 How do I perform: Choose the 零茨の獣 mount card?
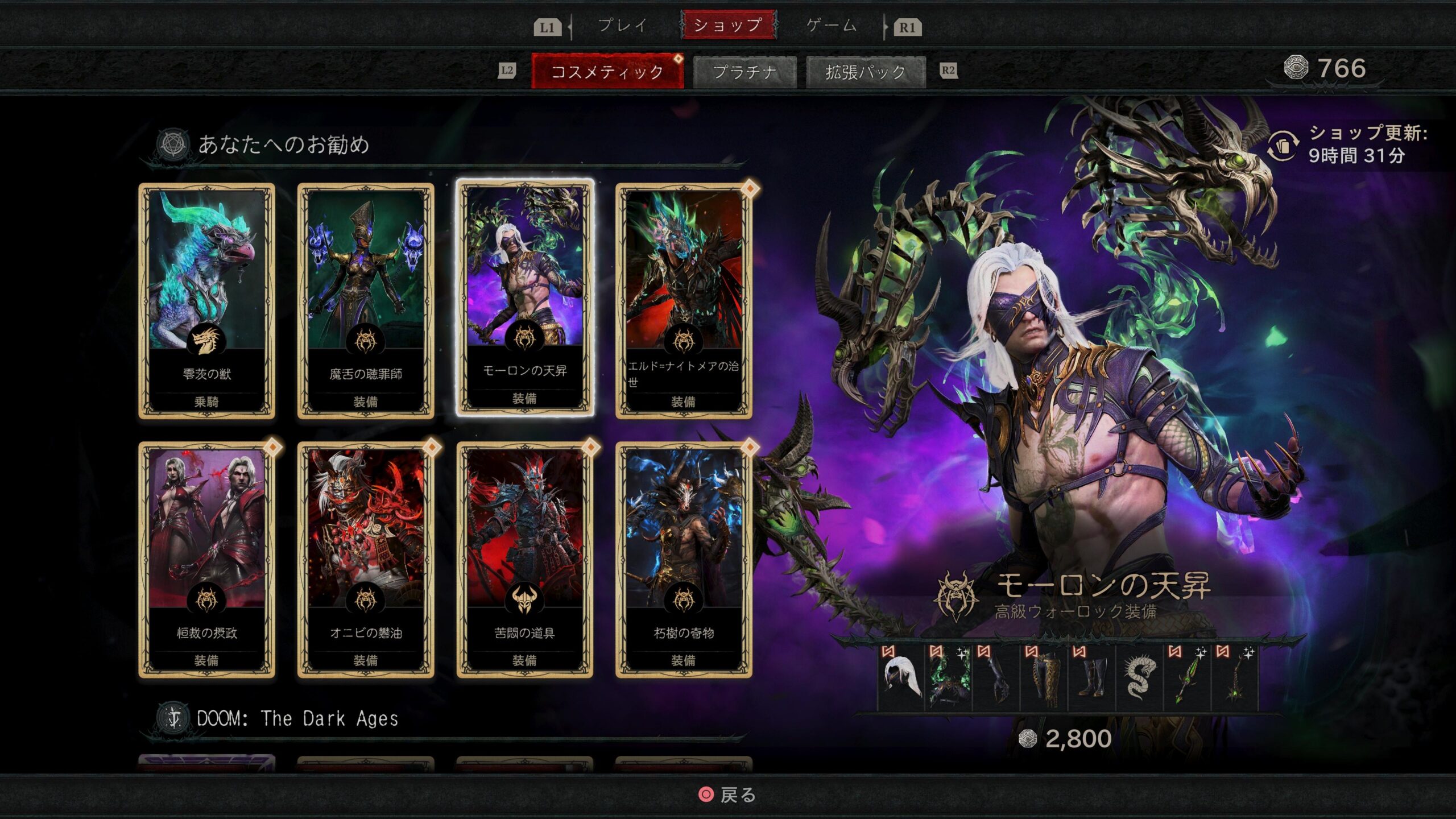pyautogui.click(x=207, y=300)
